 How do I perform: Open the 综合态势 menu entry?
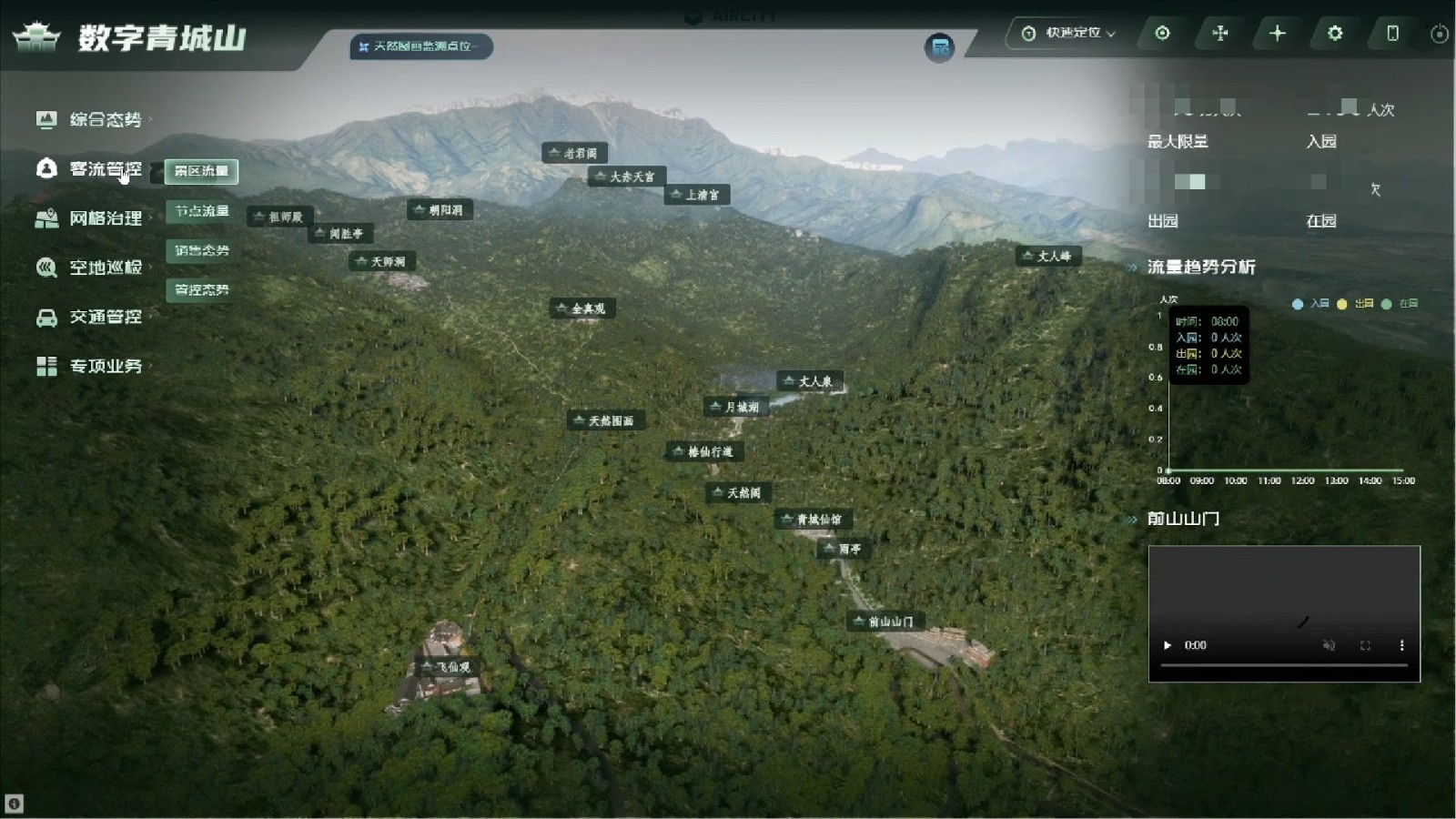(x=105, y=119)
